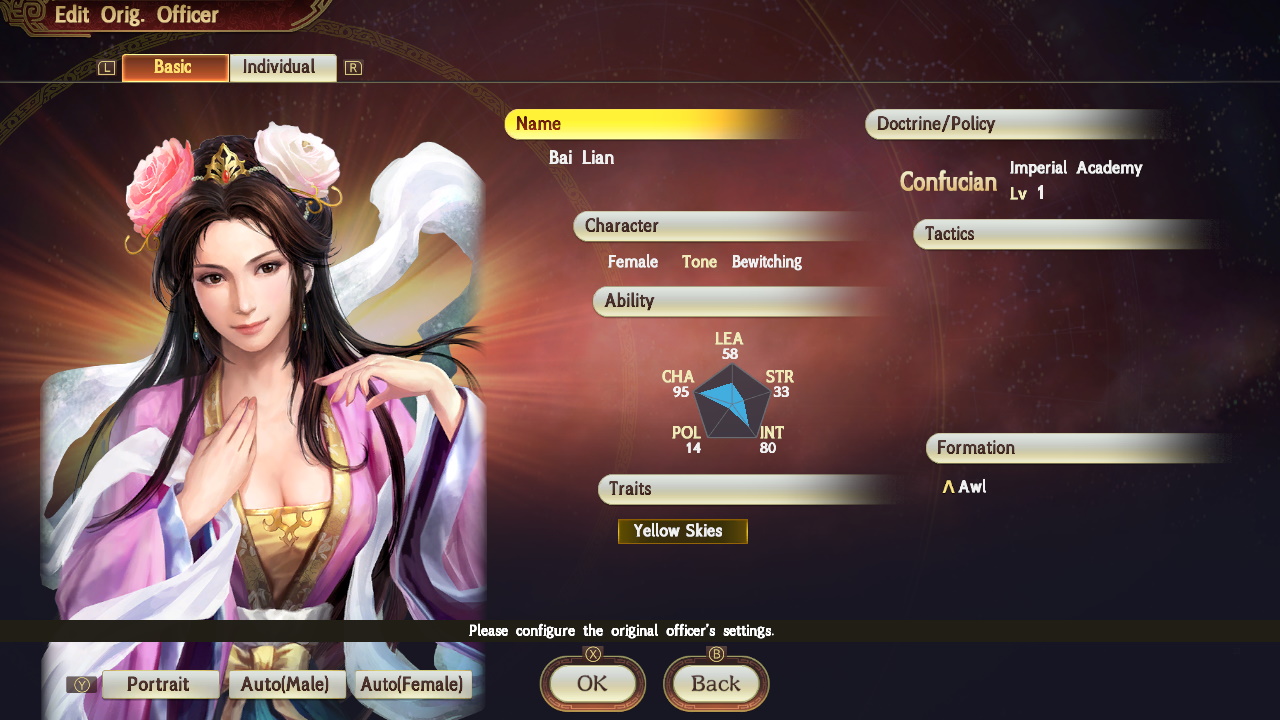Switch to the Individual tab

pyautogui.click(x=283, y=67)
